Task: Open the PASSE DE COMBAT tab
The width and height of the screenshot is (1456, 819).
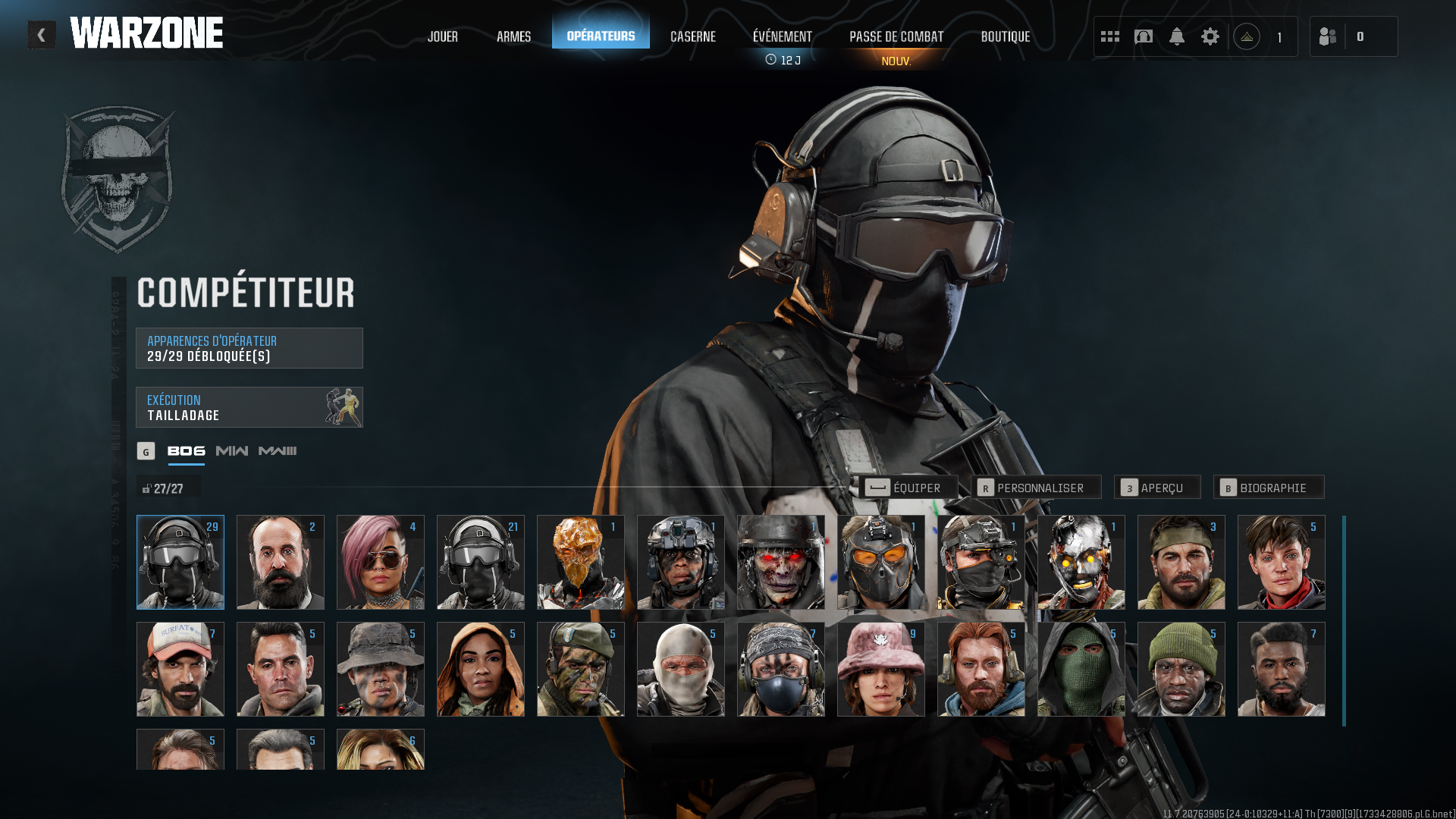Action: (896, 36)
